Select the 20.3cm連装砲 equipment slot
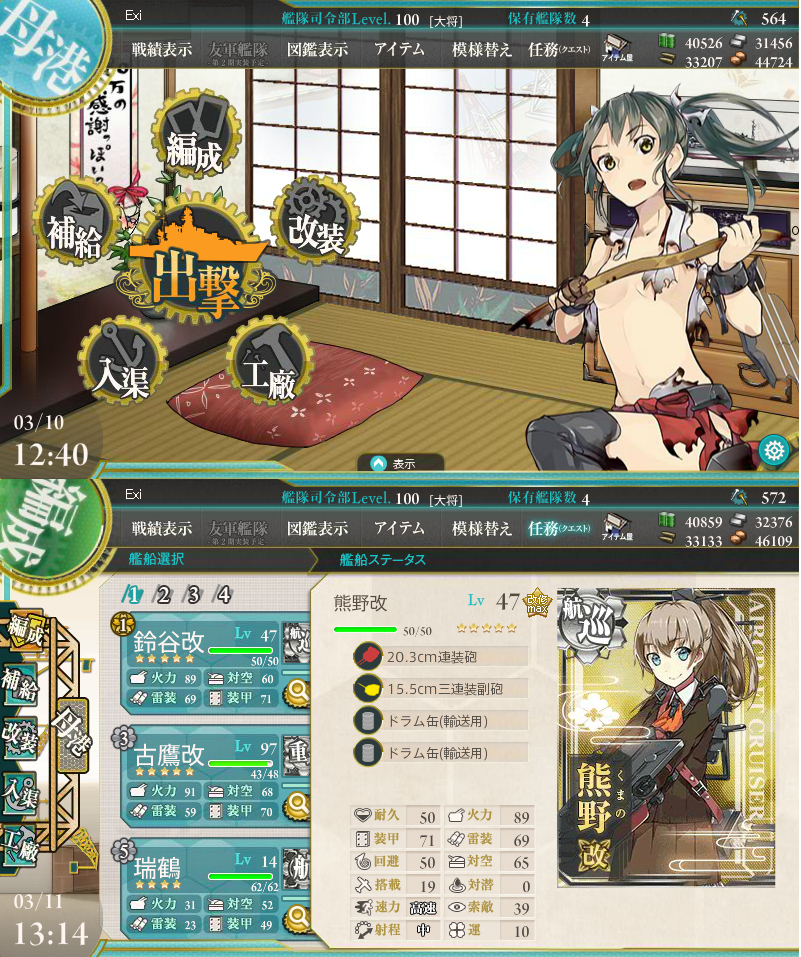Image resolution: width=801 pixels, height=957 pixels. coord(440,657)
